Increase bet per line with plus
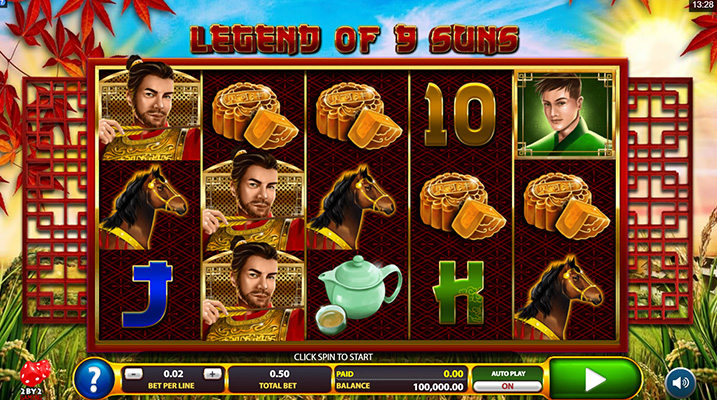The height and width of the screenshot is (400, 717). (x=211, y=374)
